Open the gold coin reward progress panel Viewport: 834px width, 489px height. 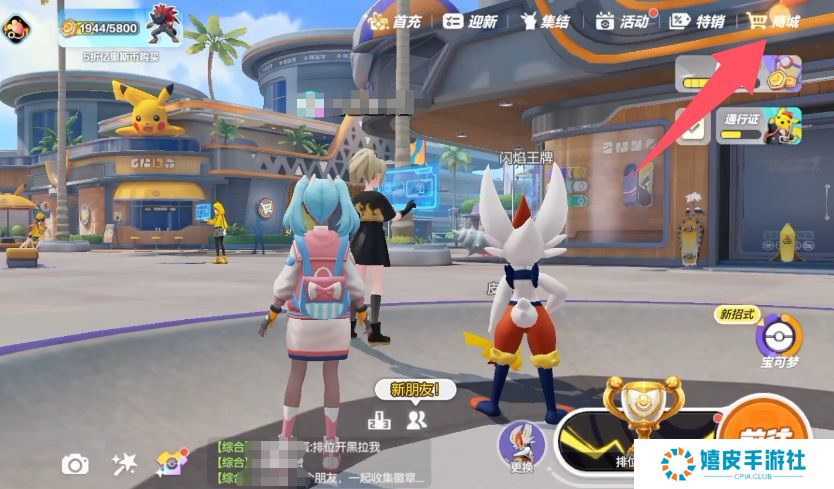[738, 73]
